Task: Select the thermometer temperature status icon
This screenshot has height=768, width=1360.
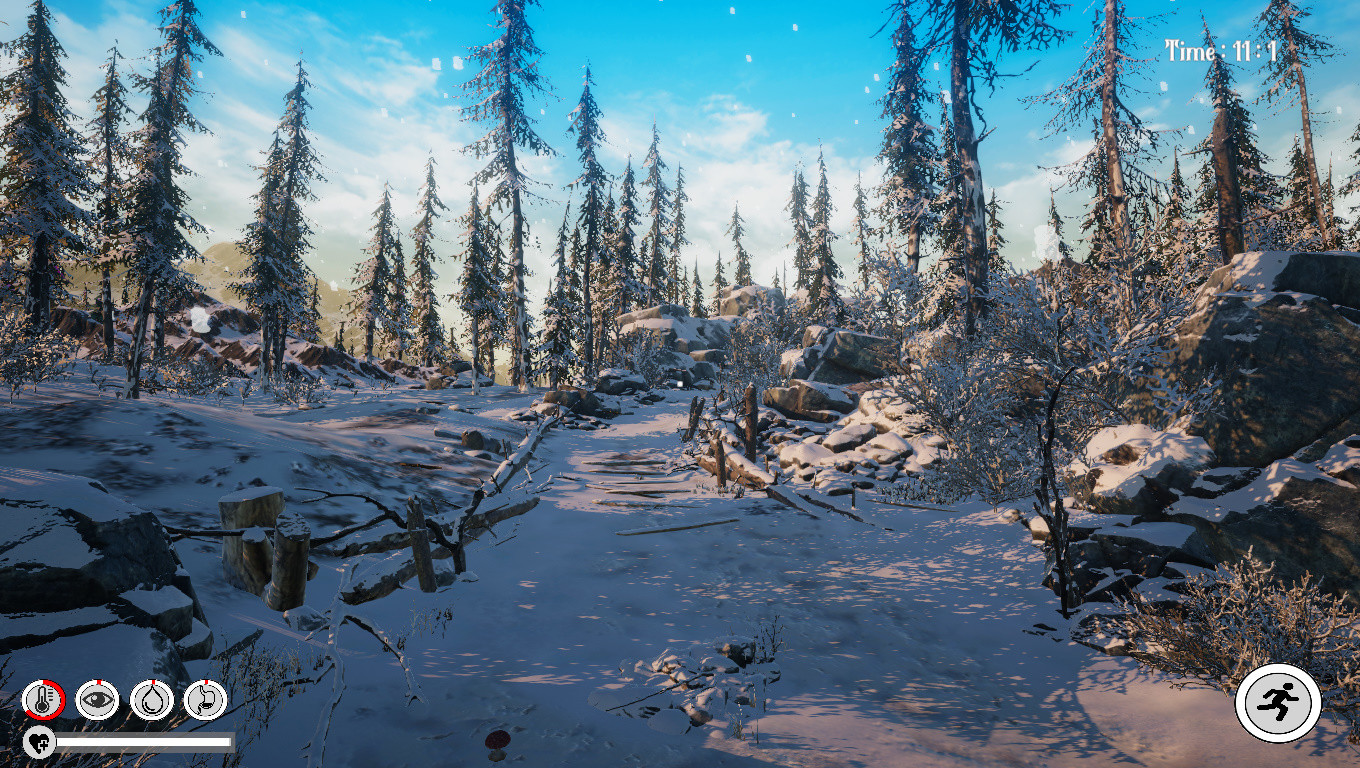Action: pyautogui.click(x=40, y=698)
